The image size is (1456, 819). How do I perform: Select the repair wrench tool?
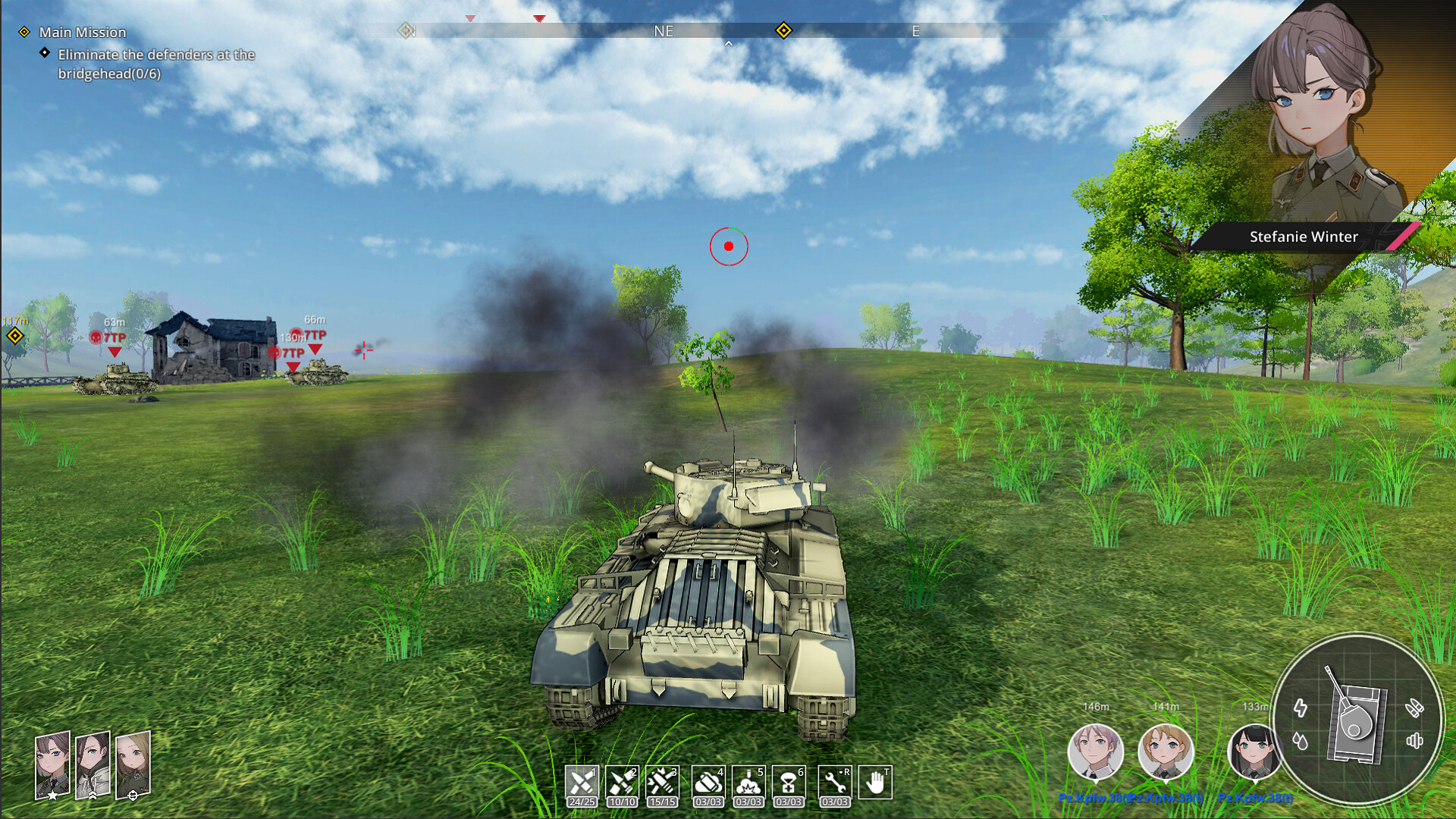tap(834, 783)
